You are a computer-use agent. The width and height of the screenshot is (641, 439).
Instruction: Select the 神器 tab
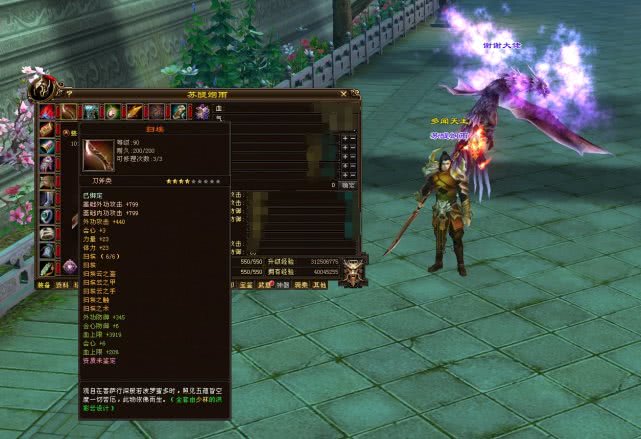tap(282, 284)
